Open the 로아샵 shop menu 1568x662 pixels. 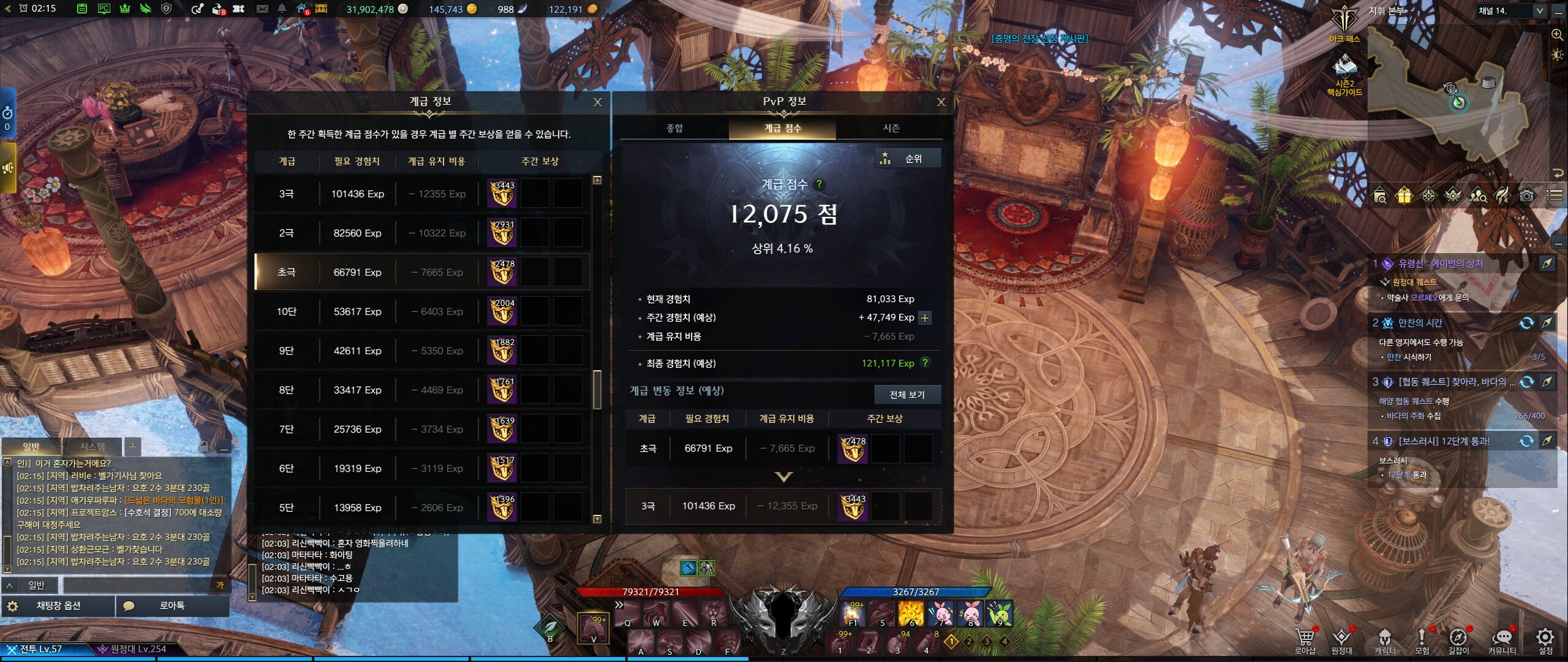point(1305,640)
